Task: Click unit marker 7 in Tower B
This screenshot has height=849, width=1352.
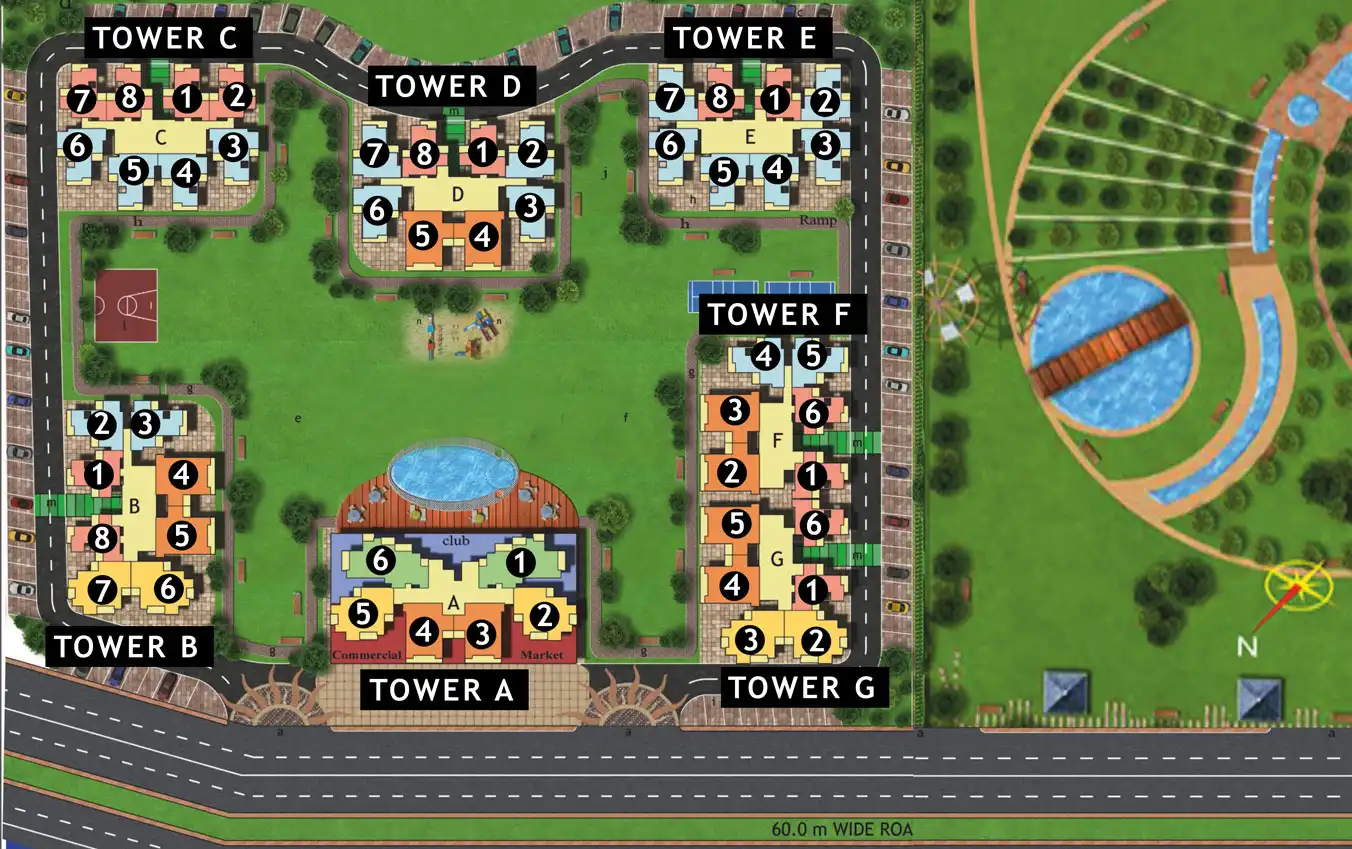Action: (x=100, y=590)
